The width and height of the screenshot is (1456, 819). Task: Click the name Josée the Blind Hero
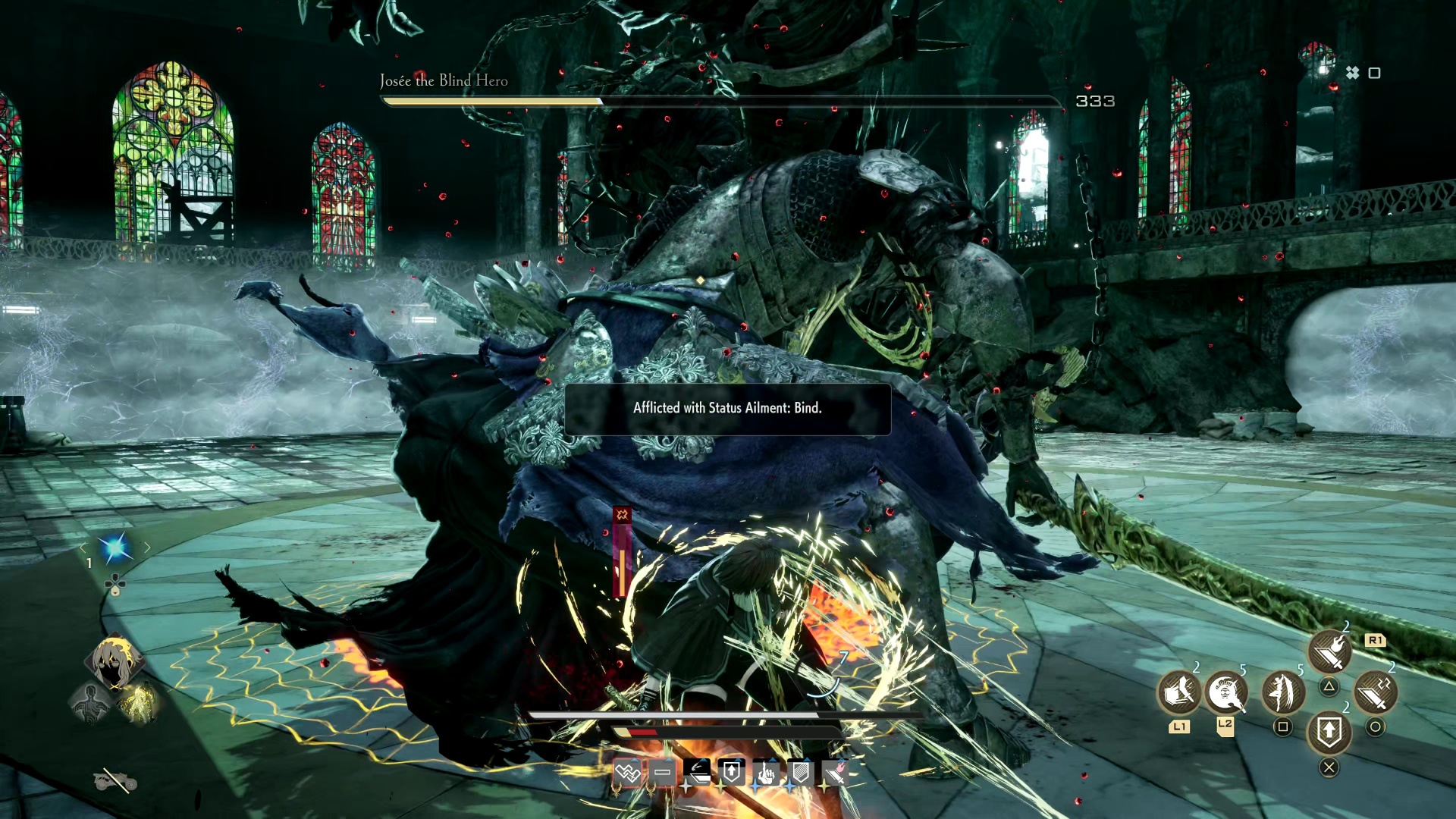[443, 81]
